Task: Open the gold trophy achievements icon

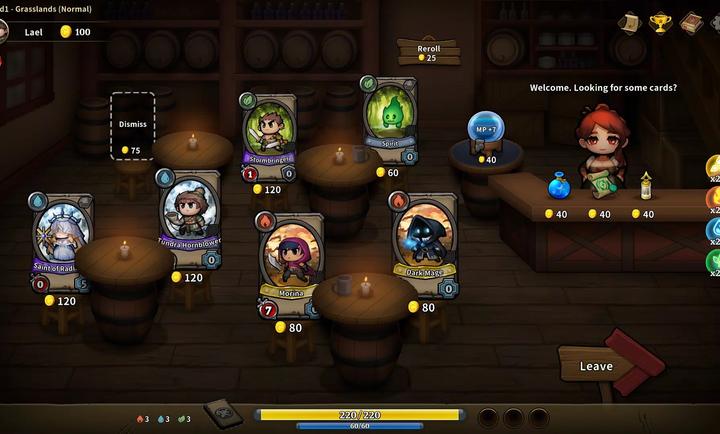Action: tap(660, 22)
